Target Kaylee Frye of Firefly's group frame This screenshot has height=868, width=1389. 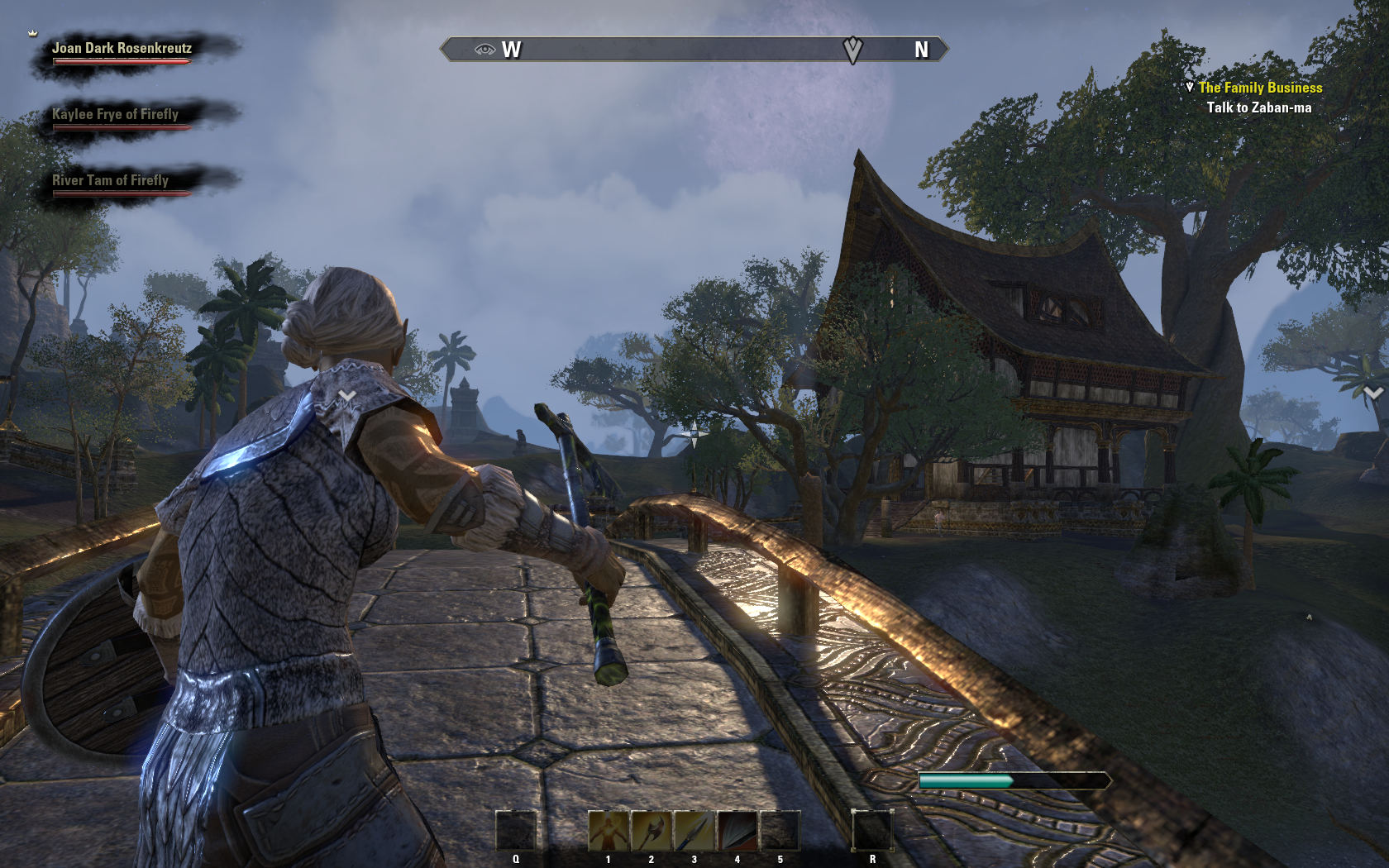pos(115,115)
